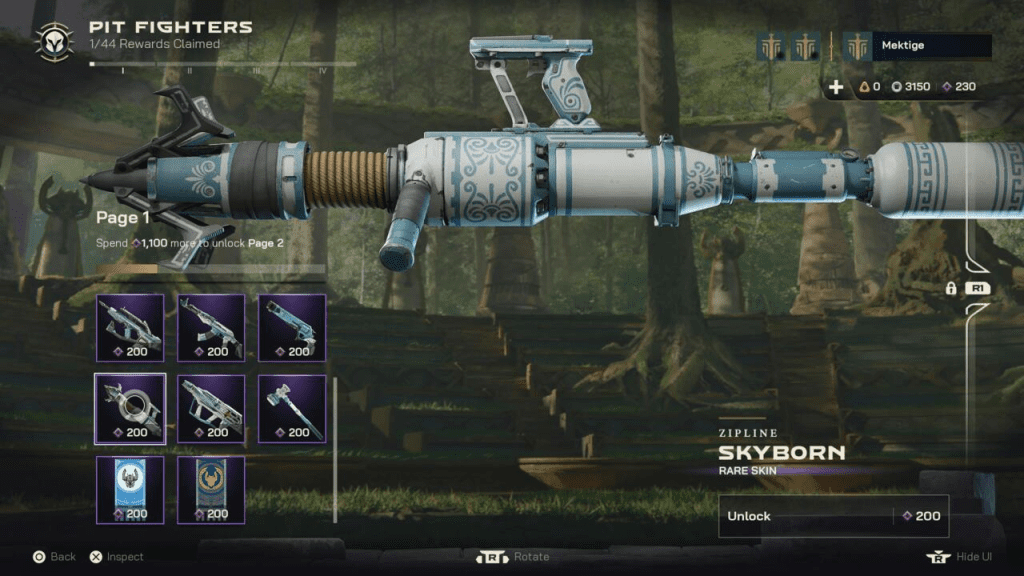Image resolution: width=1024 pixels, height=576 pixels.
Task: Choose the light blue banner card
Action: (x=130, y=489)
